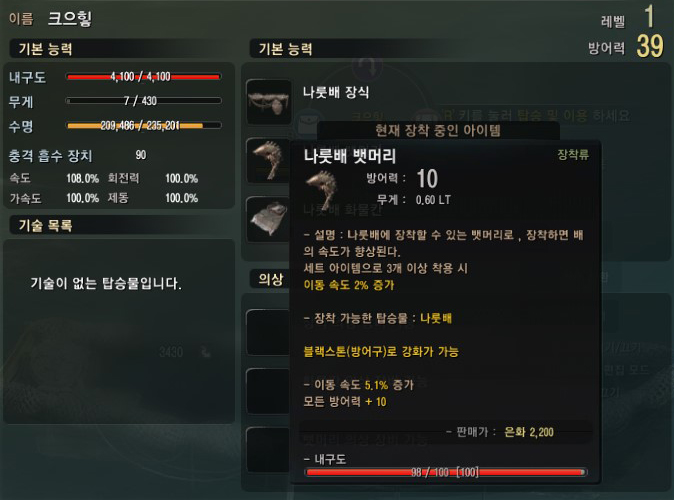Select the 나룻배 장식 equipment slot
674x500 pixels.
click(x=268, y=101)
